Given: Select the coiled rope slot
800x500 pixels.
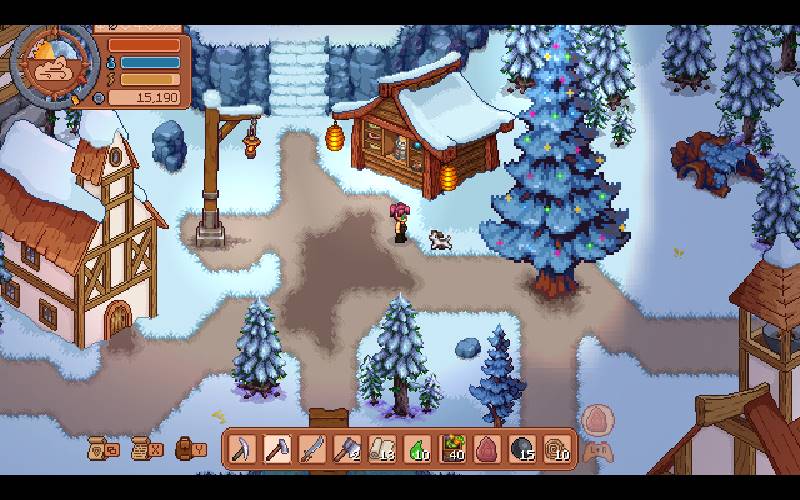Looking at the screenshot, I should [559, 449].
